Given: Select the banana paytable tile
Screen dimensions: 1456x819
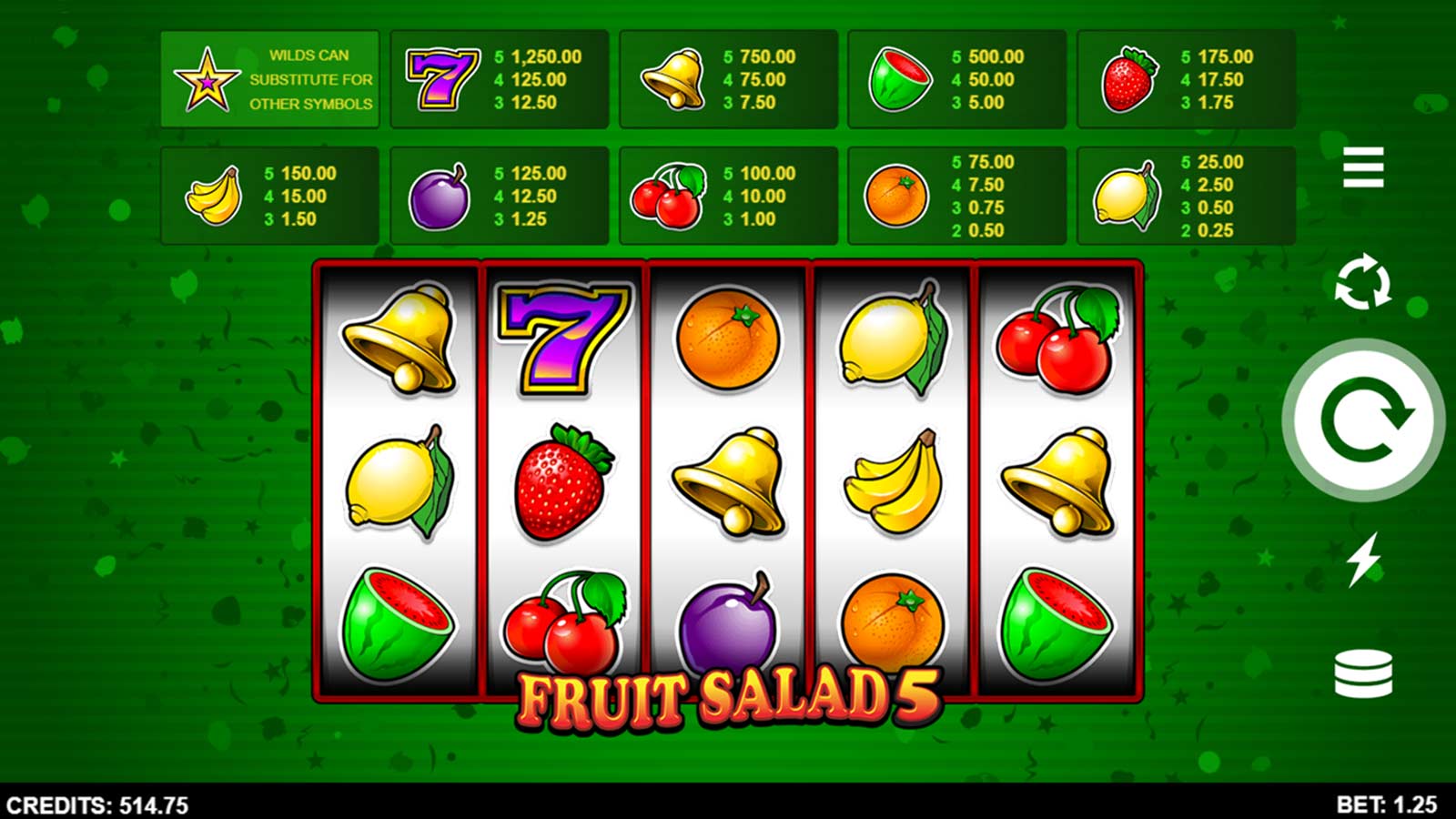Looking at the screenshot, I should pyautogui.click(x=214, y=196).
